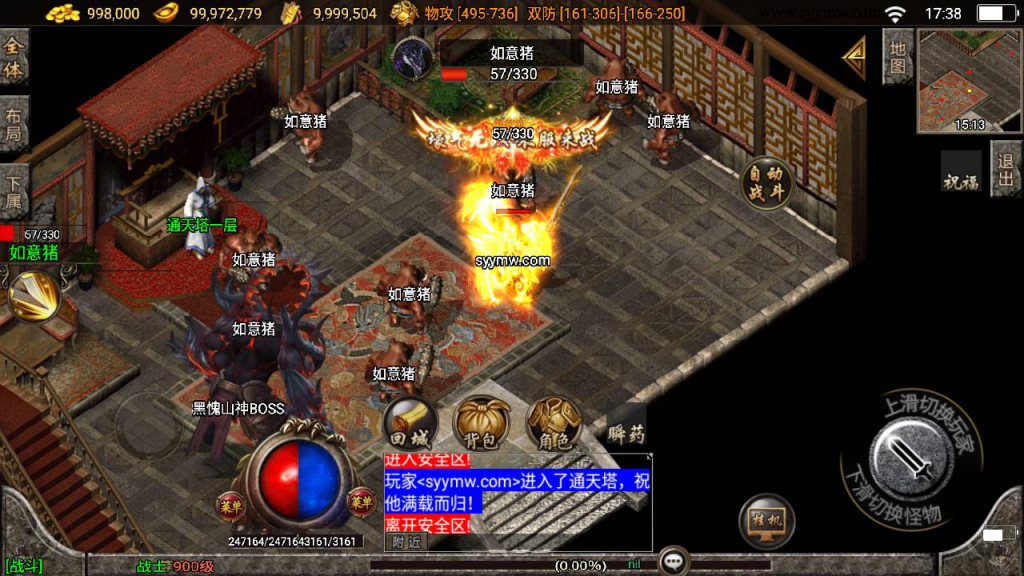Image resolution: width=1024 pixels, height=576 pixels.
Task: Switch chat to the 附近 nearby channel
Action: tap(406, 542)
